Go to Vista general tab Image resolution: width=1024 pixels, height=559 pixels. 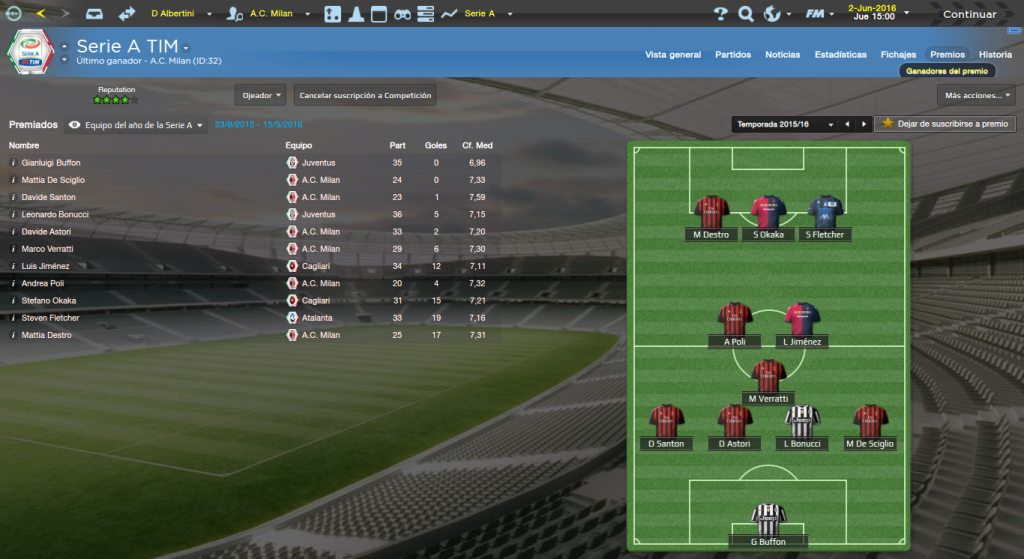pyautogui.click(x=673, y=55)
